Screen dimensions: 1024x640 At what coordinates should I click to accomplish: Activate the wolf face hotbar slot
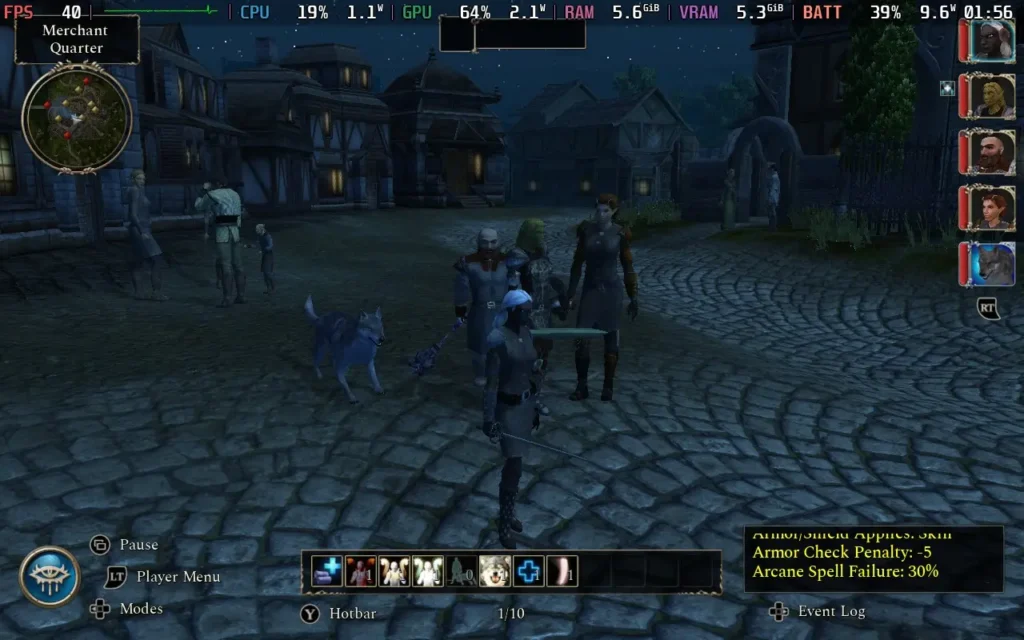tap(495, 571)
